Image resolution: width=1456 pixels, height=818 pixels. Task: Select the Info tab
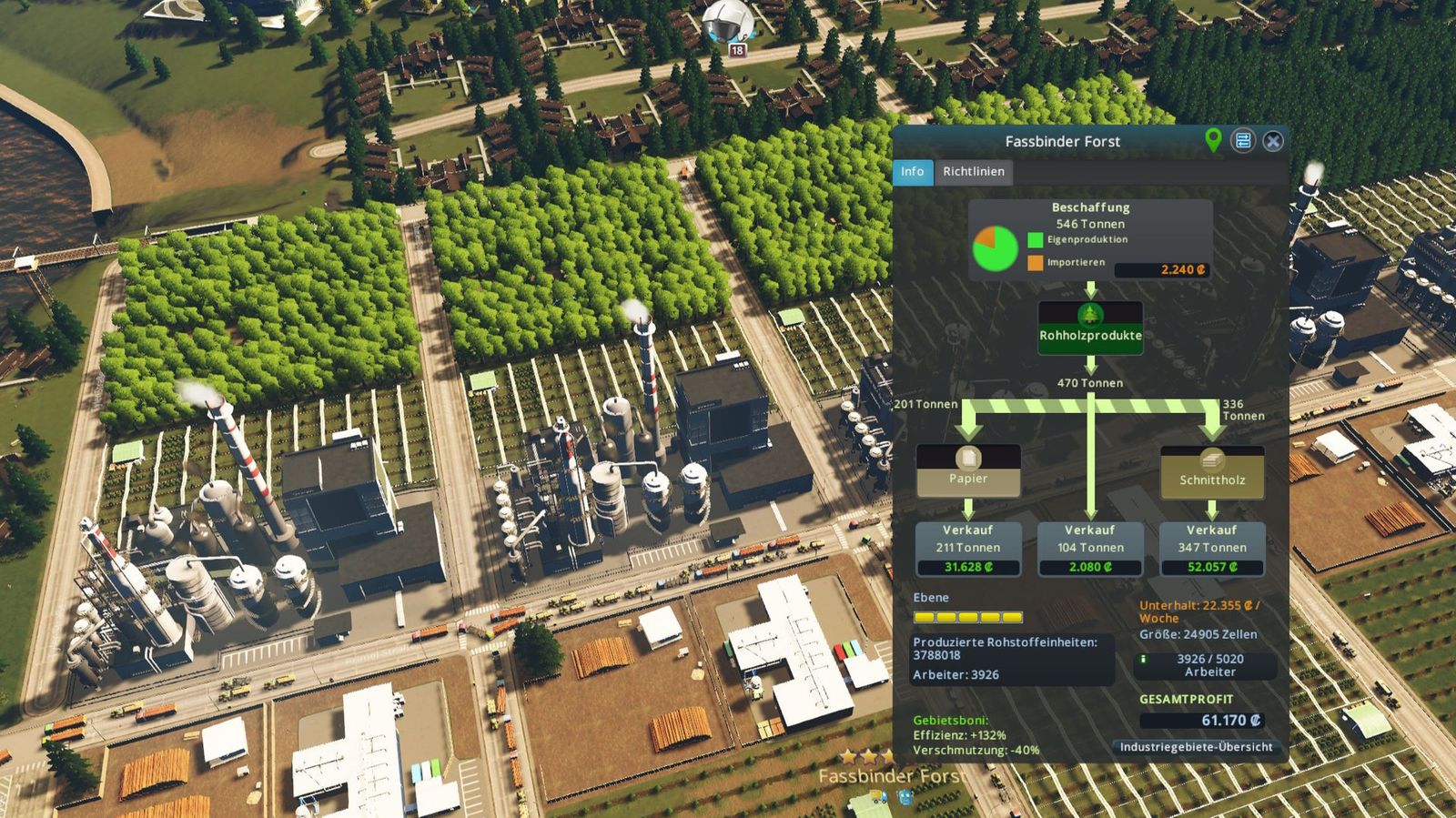913,172
